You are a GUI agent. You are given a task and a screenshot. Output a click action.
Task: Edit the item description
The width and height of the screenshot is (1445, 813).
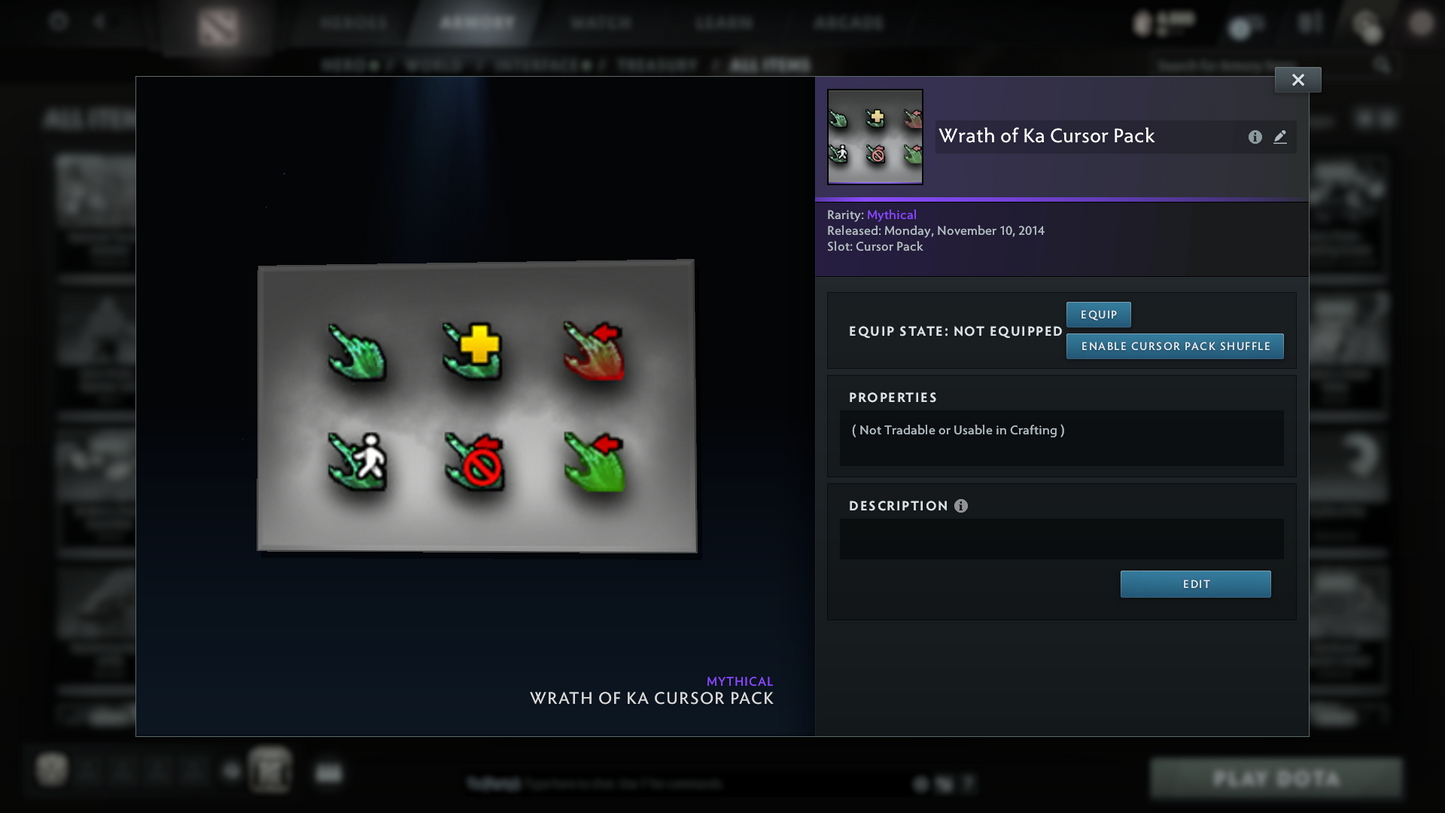(x=1195, y=584)
